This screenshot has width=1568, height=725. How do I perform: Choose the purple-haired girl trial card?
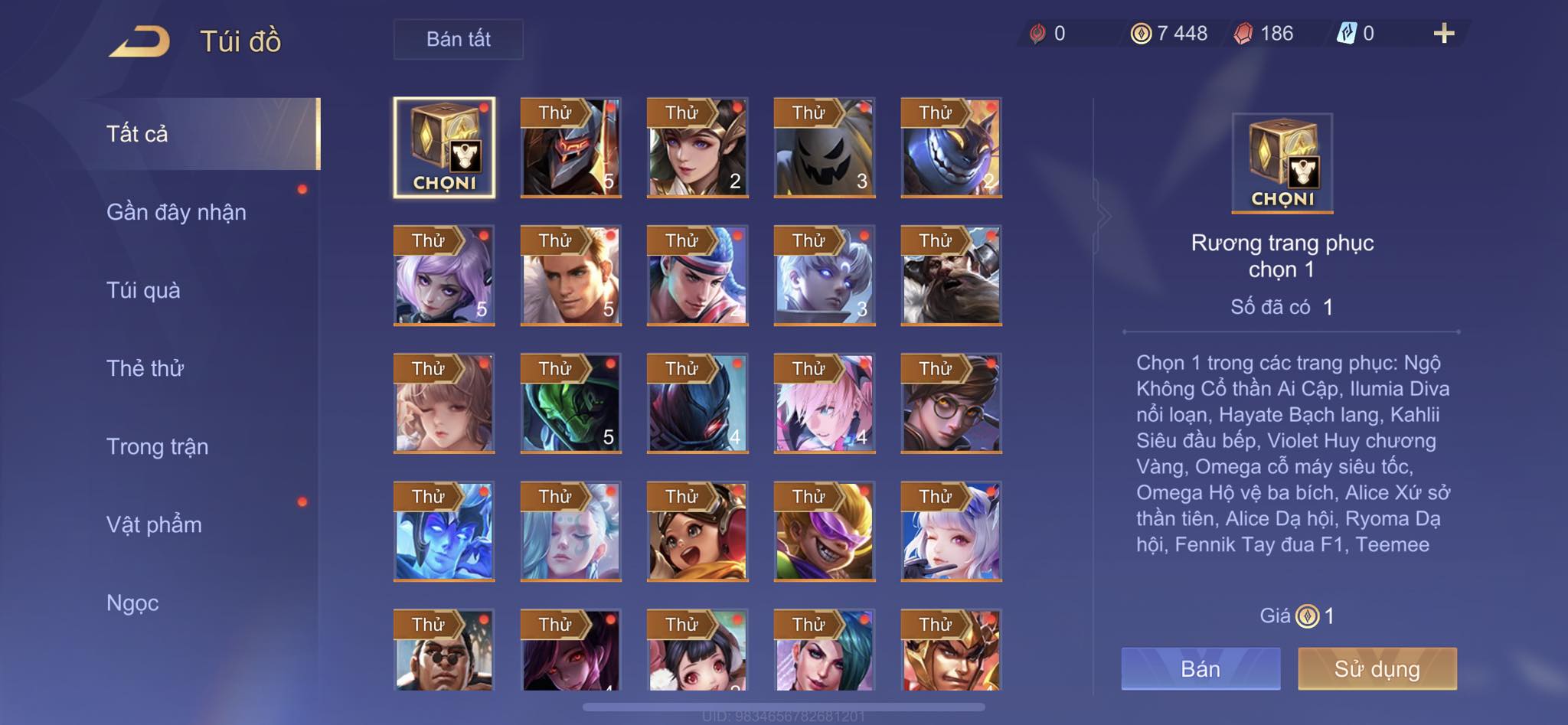point(444,276)
